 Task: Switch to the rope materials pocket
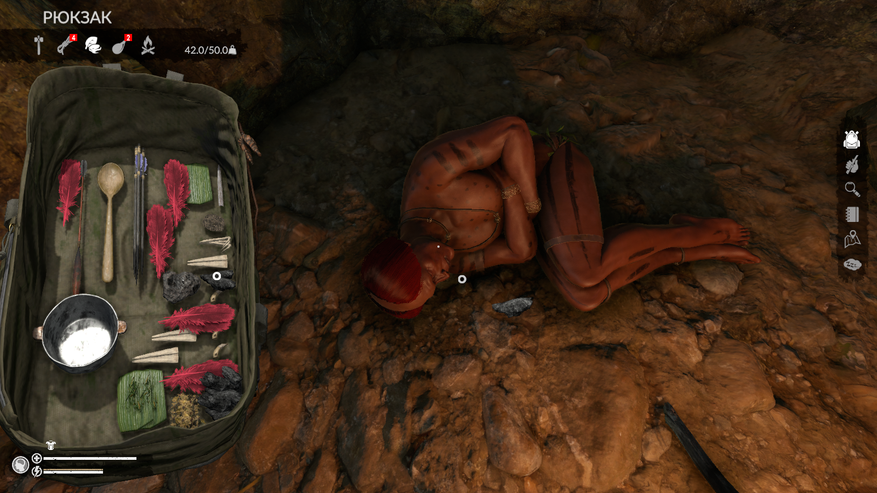point(66,45)
